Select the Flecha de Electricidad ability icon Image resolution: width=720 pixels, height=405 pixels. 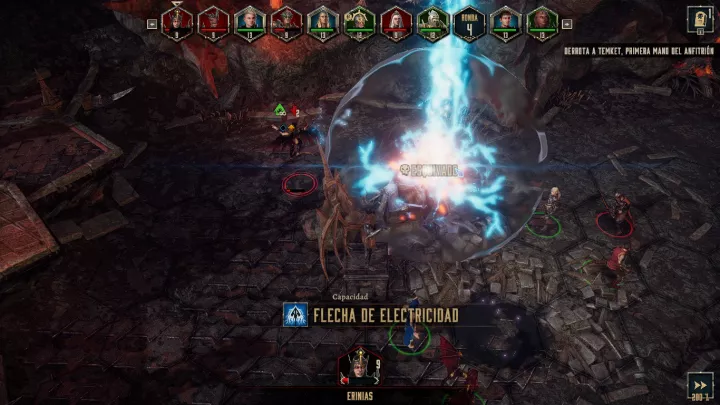point(294,315)
